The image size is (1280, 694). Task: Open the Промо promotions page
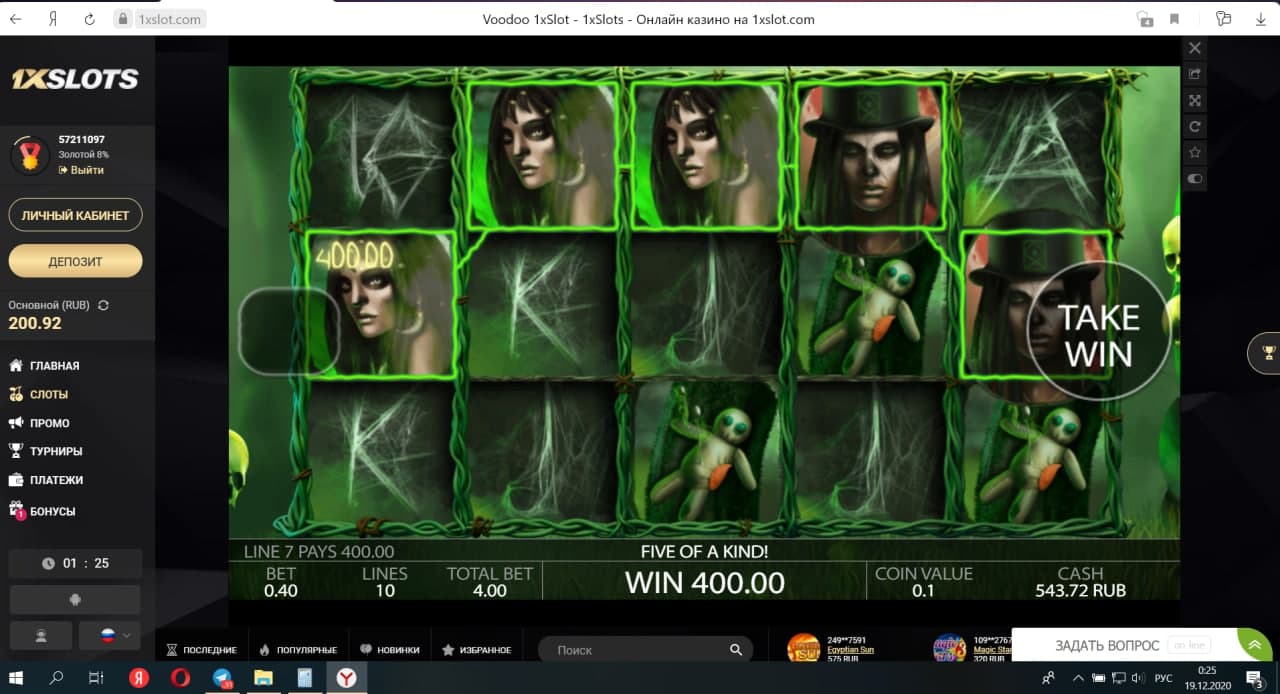49,423
